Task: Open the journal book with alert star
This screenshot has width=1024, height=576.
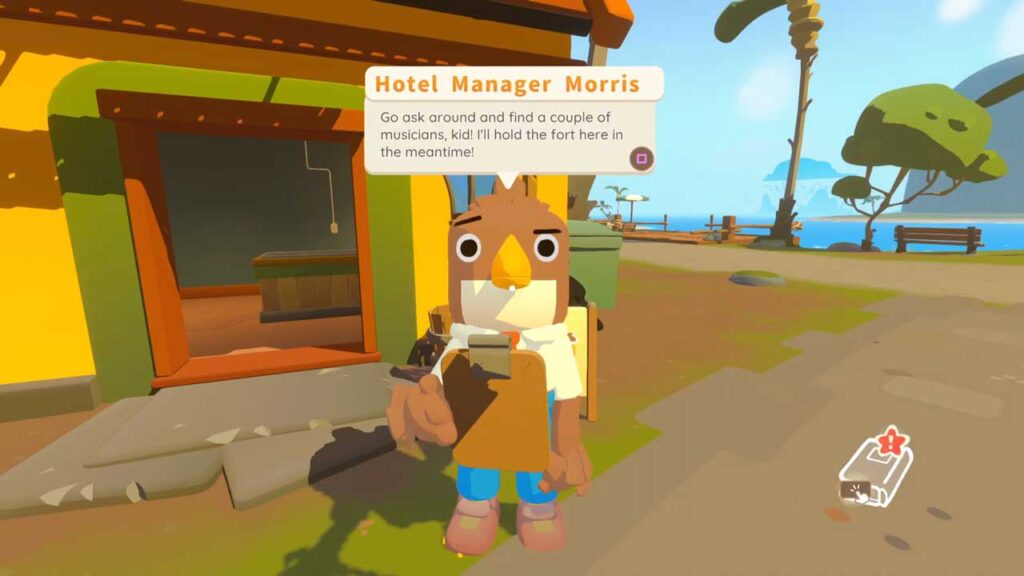Action: 874,473
